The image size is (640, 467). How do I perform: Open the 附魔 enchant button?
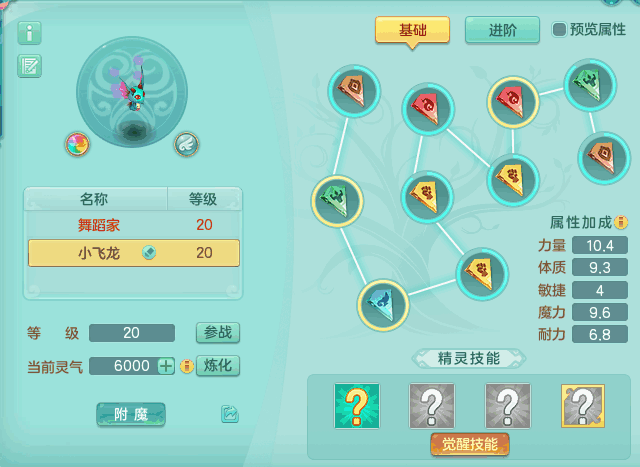131,413
